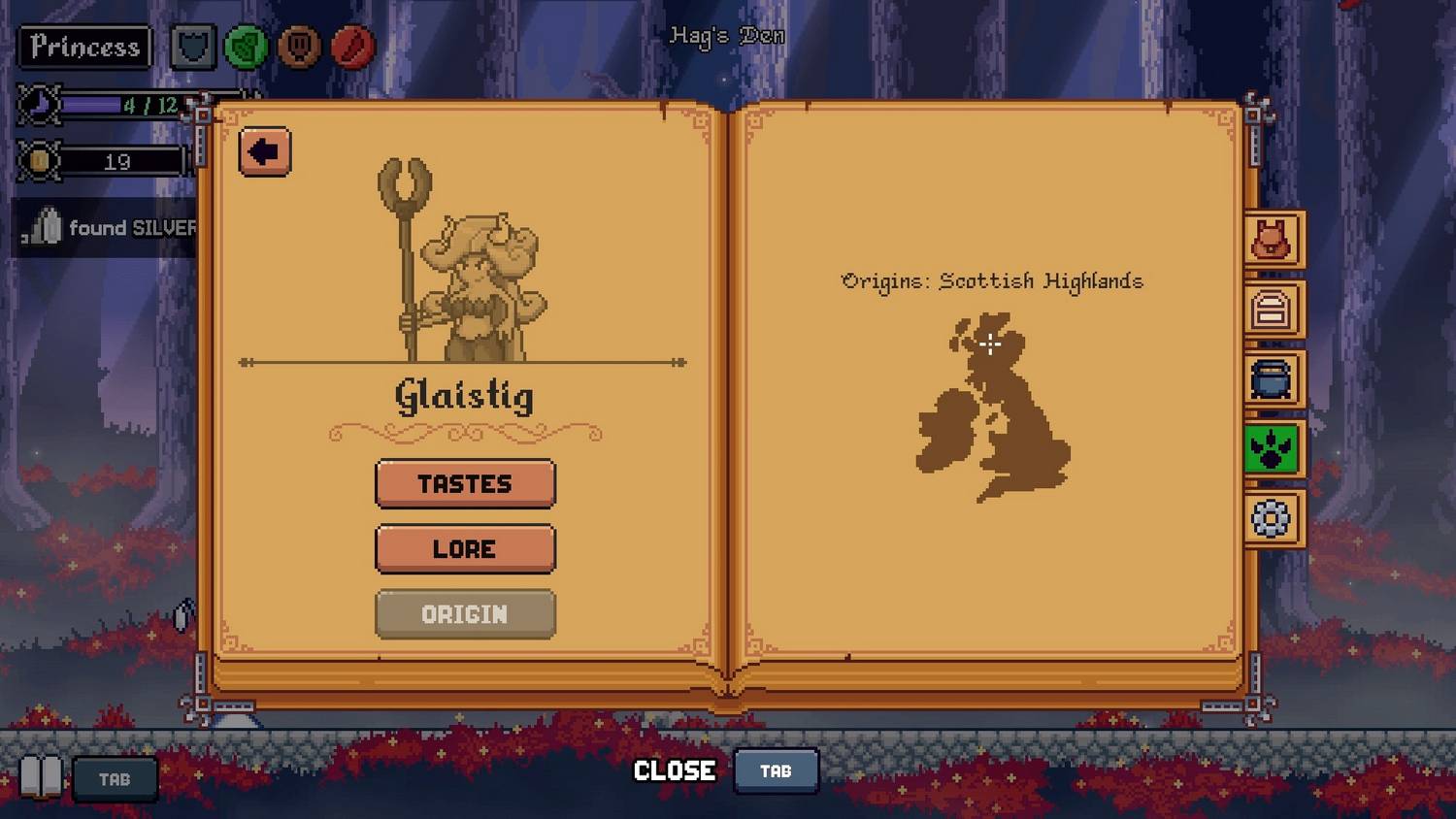Switch to the cauldron tab
Screen dimensions: 1456x819
(x=1272, y=379)
